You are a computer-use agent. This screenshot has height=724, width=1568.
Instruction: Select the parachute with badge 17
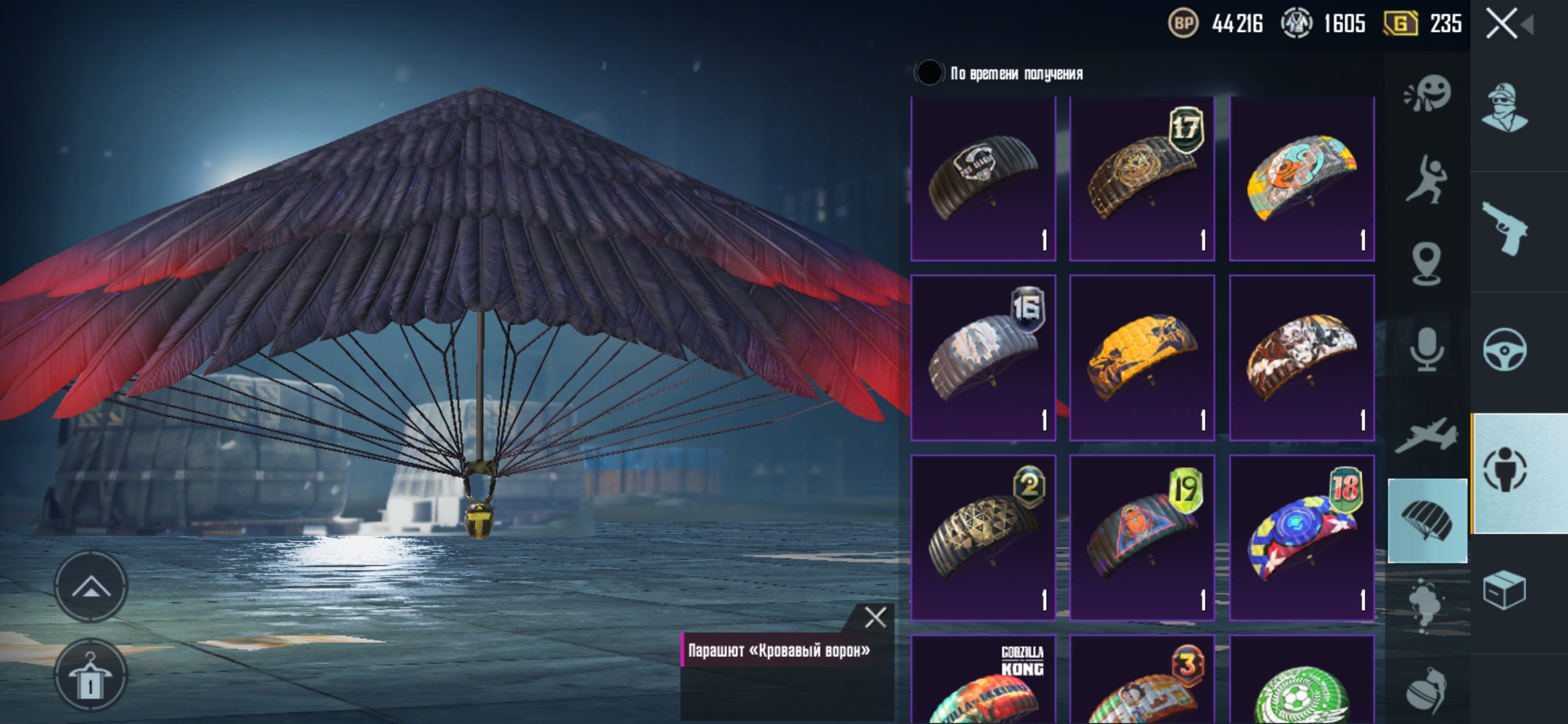tap(1142, 178)
